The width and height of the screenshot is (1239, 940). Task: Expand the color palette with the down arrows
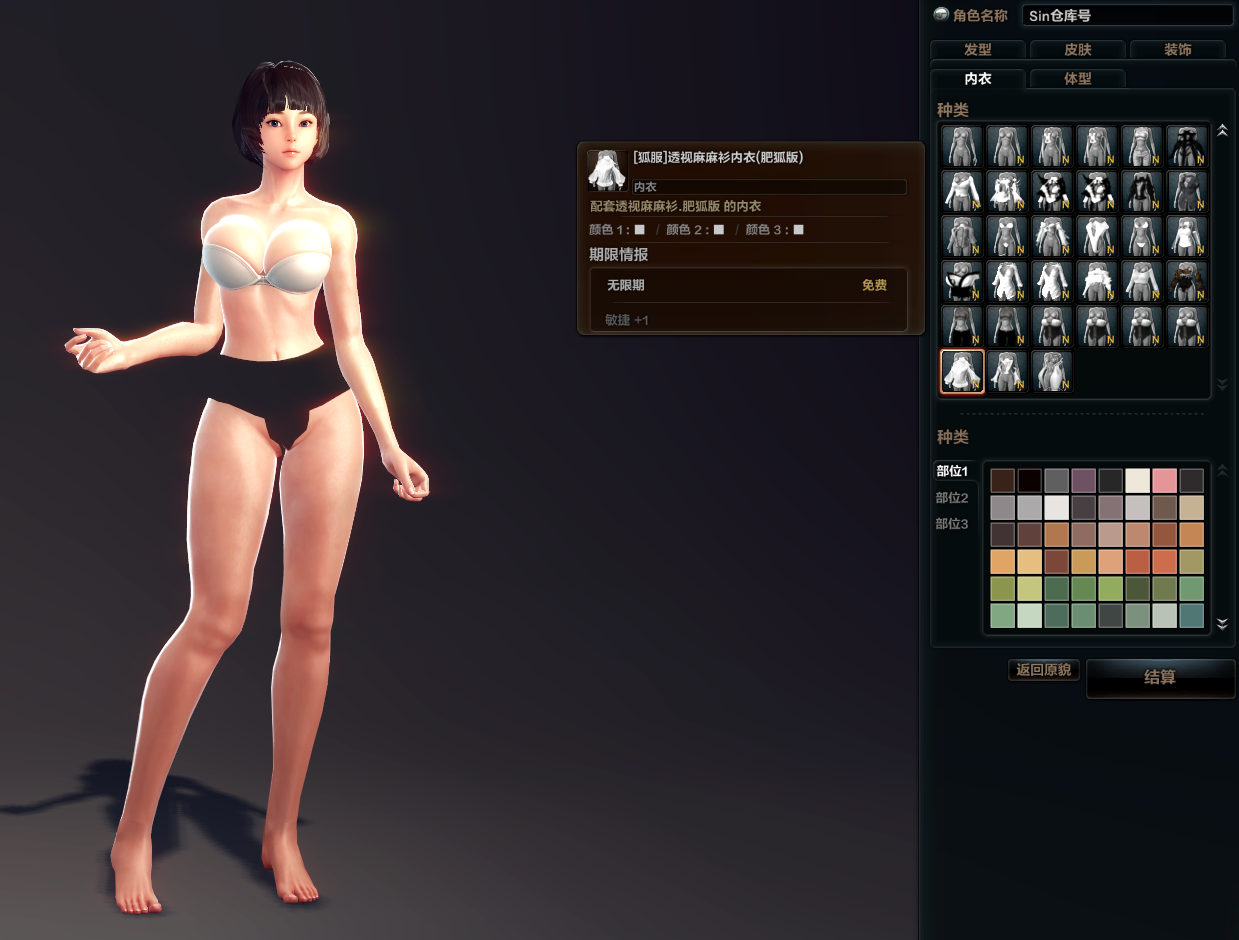(1221, 624)
